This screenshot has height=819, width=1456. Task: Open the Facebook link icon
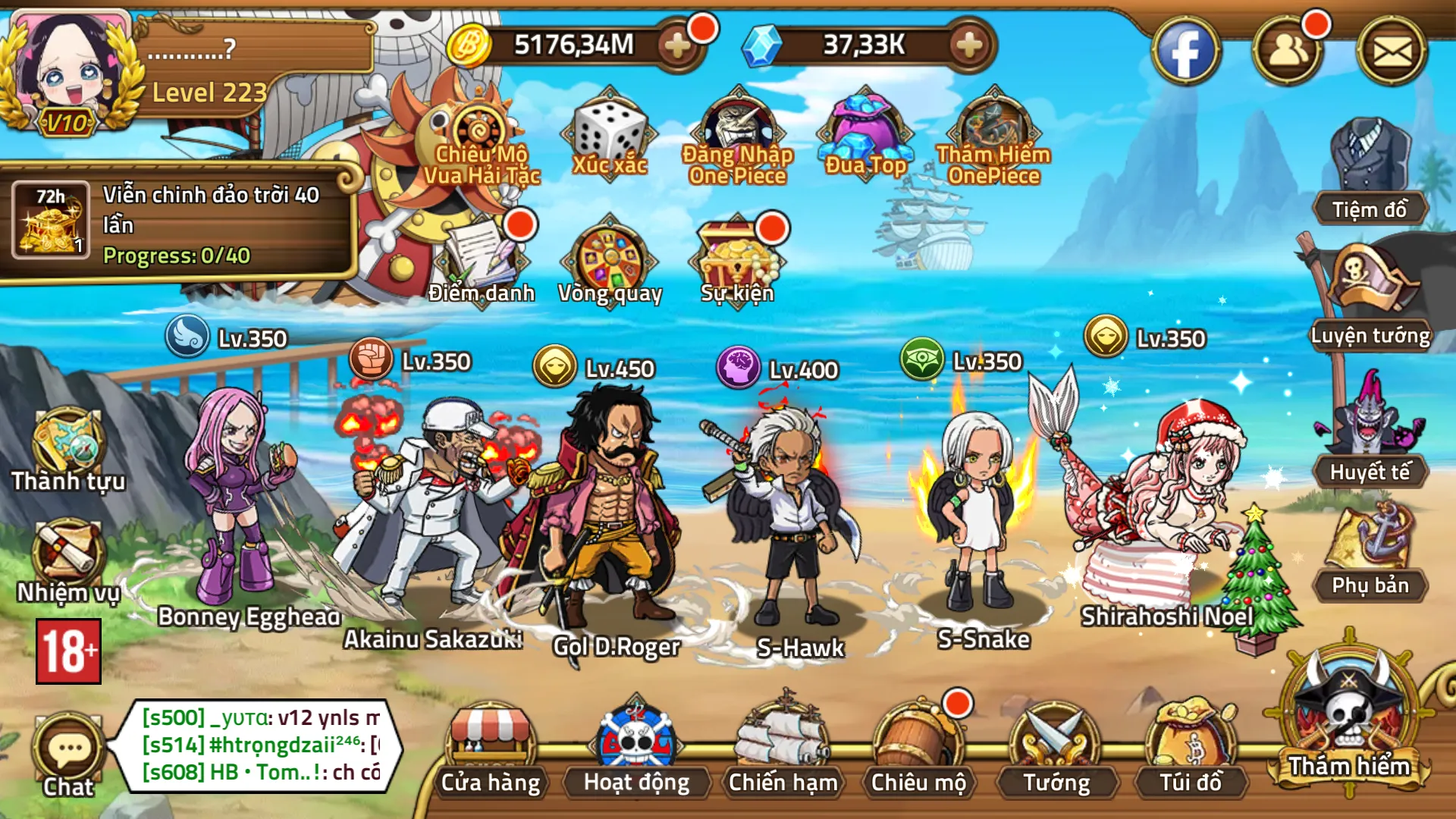1185,52
